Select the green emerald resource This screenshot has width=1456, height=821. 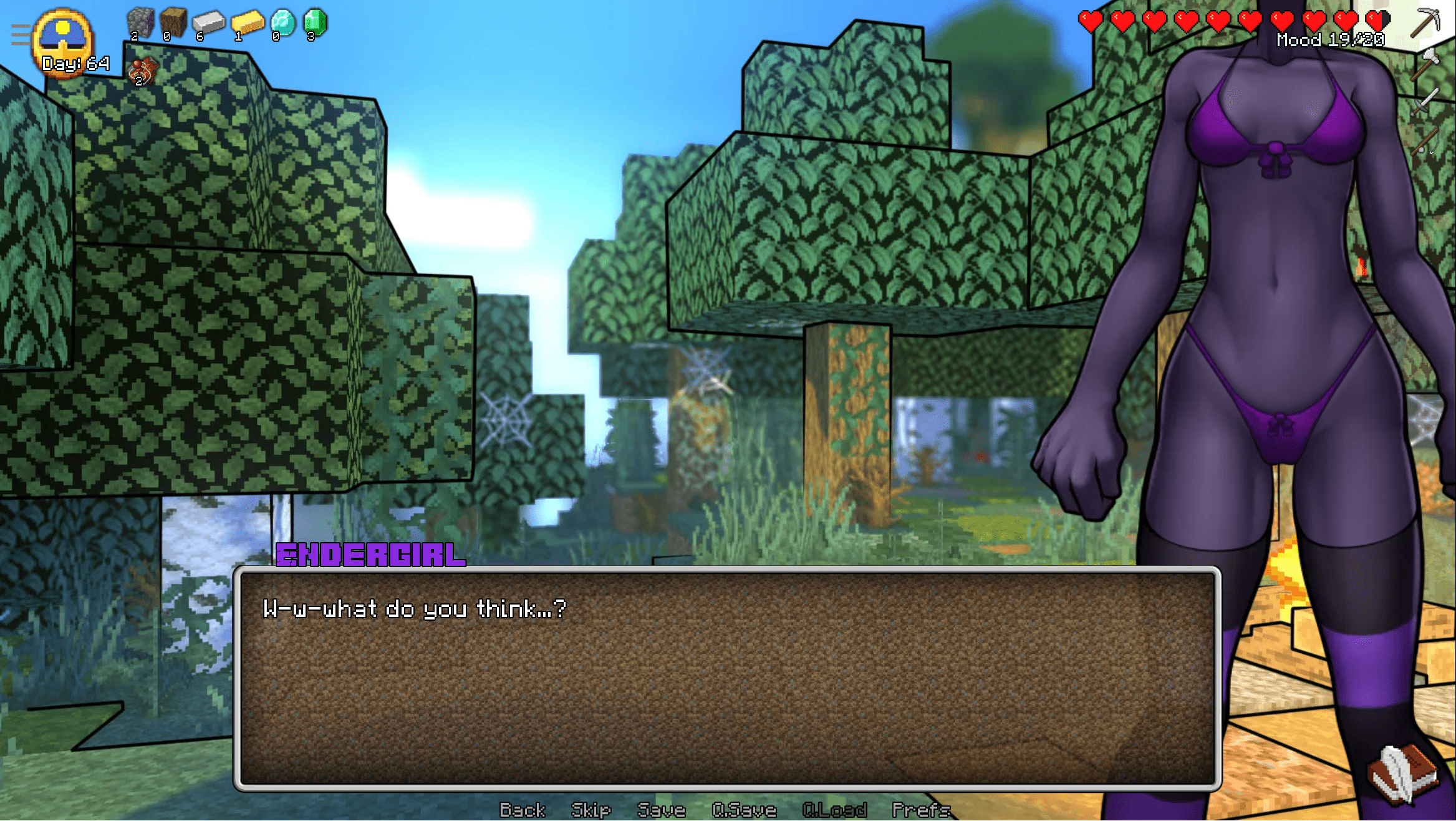[315, 24]
